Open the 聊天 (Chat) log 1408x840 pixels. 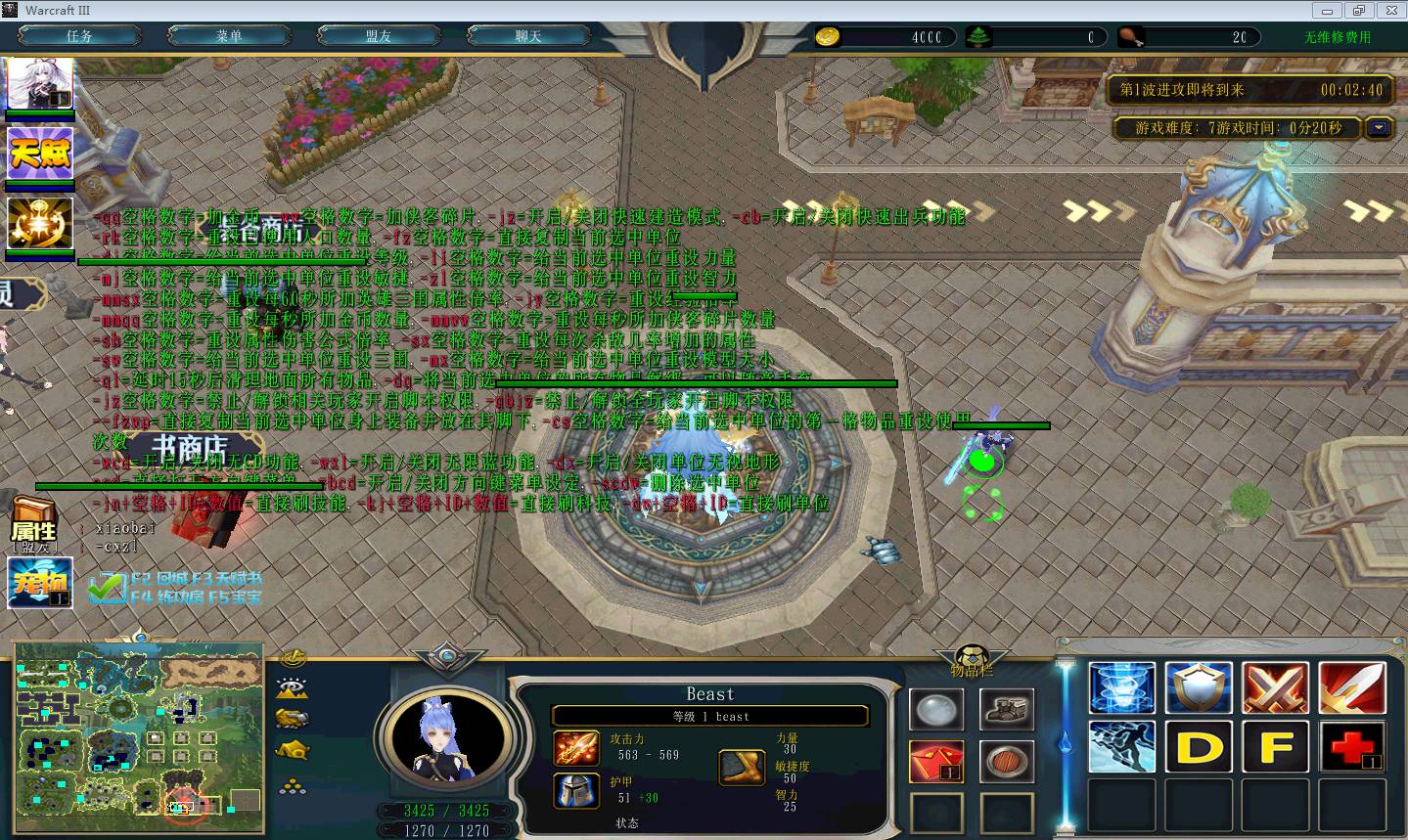click(528, 37)
